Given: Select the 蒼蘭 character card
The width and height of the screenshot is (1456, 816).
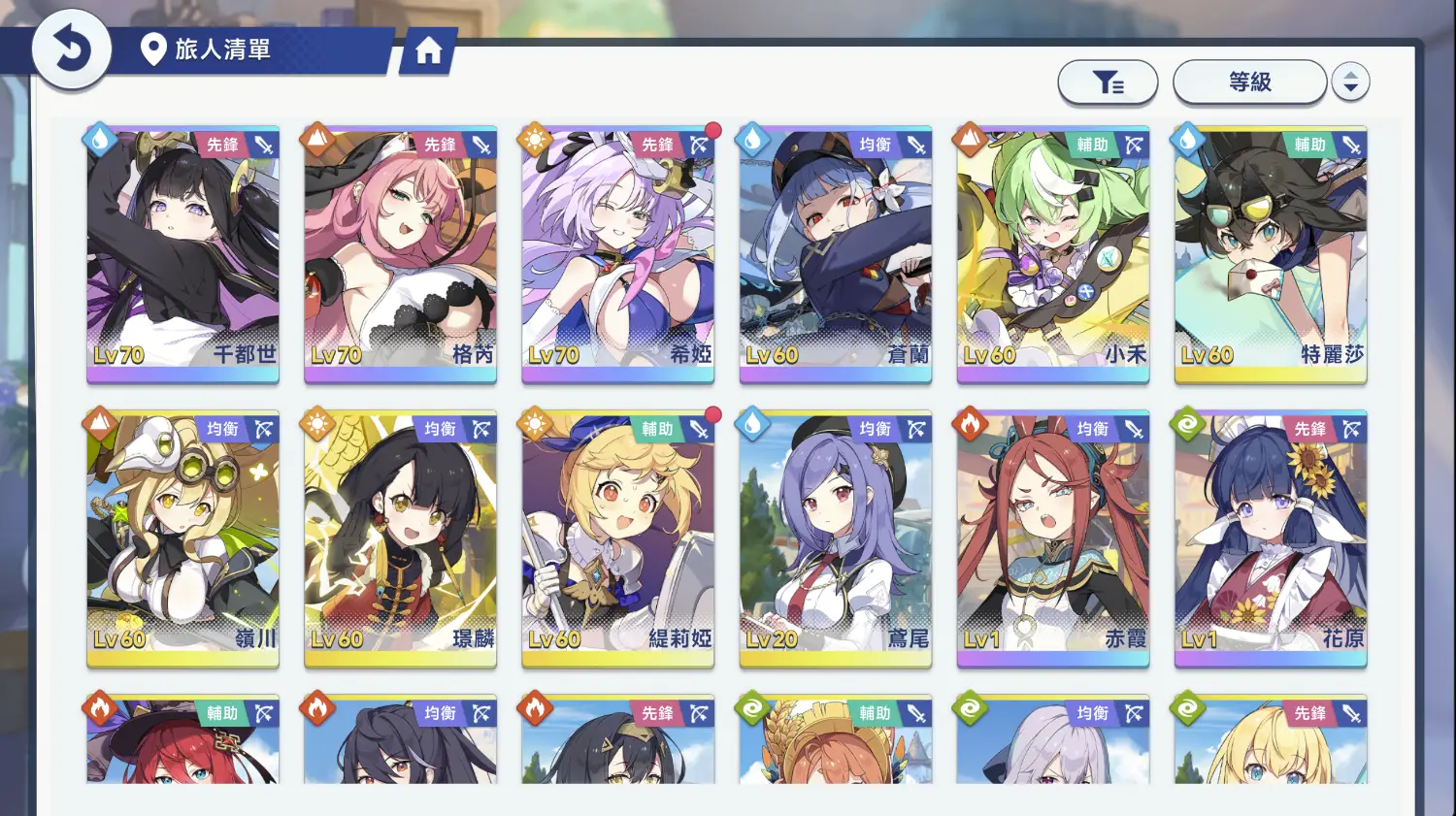Looking at the screenshot, I should (x=836, y=252).
